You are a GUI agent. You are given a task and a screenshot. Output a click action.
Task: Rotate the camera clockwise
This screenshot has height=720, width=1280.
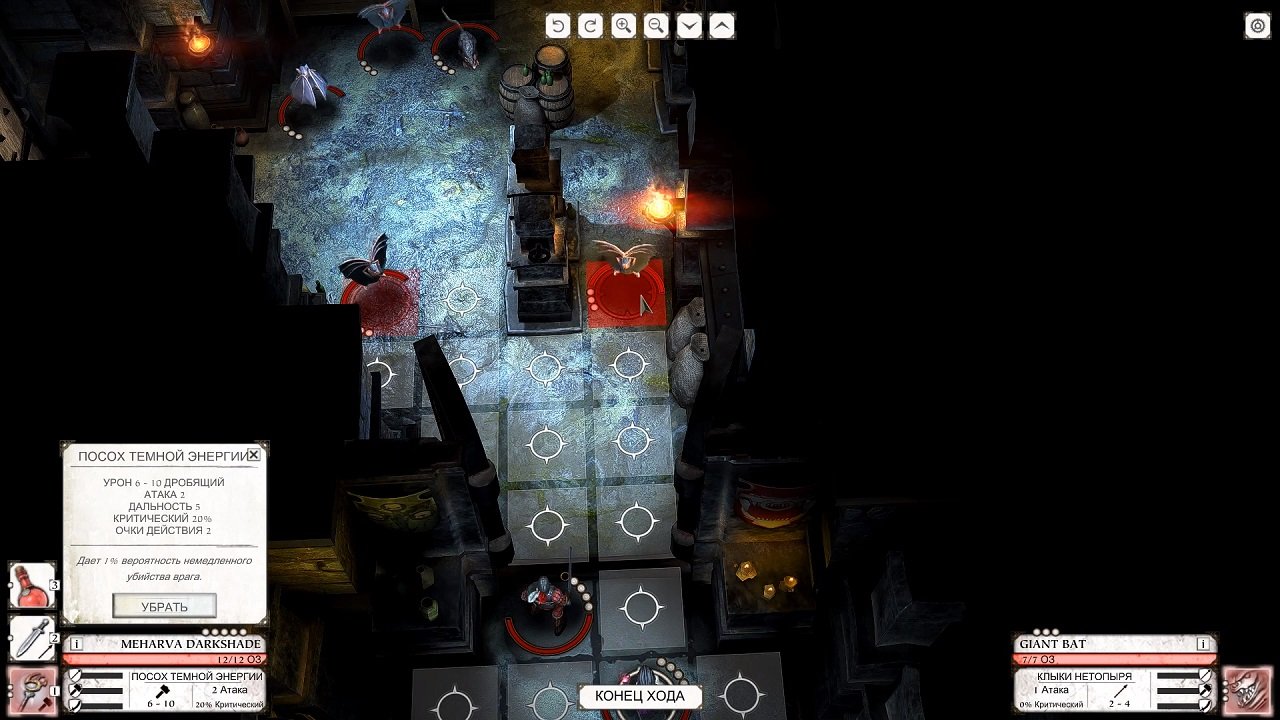tap(592, 26)
